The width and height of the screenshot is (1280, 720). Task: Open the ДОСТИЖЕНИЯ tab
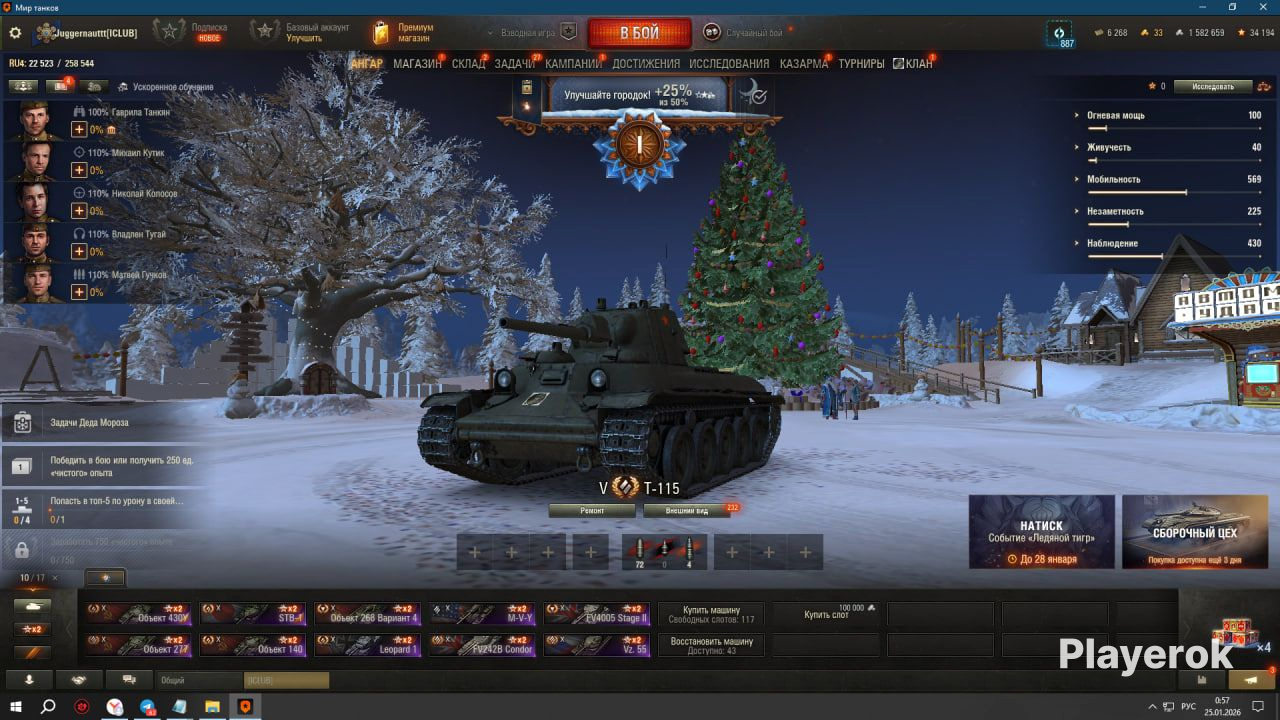(646, 64)
